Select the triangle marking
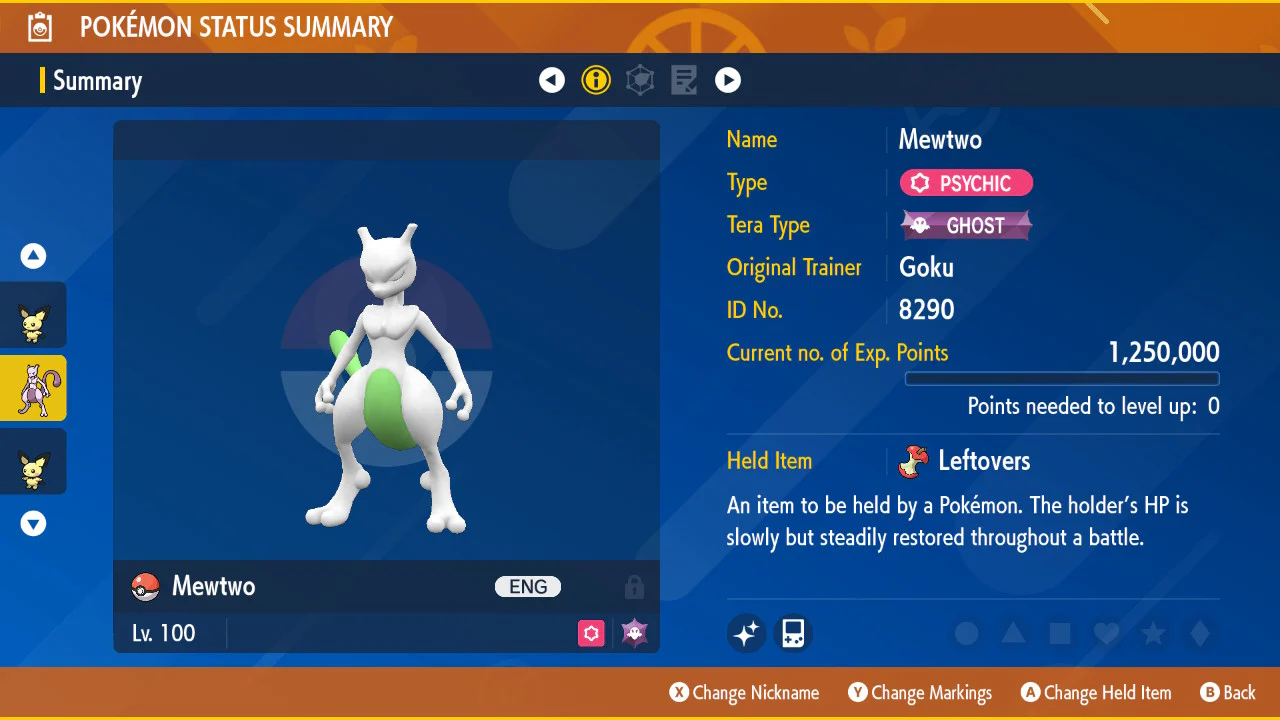Image resolution: width=1280 pixels, height=720 pixels. (1013, 633)
